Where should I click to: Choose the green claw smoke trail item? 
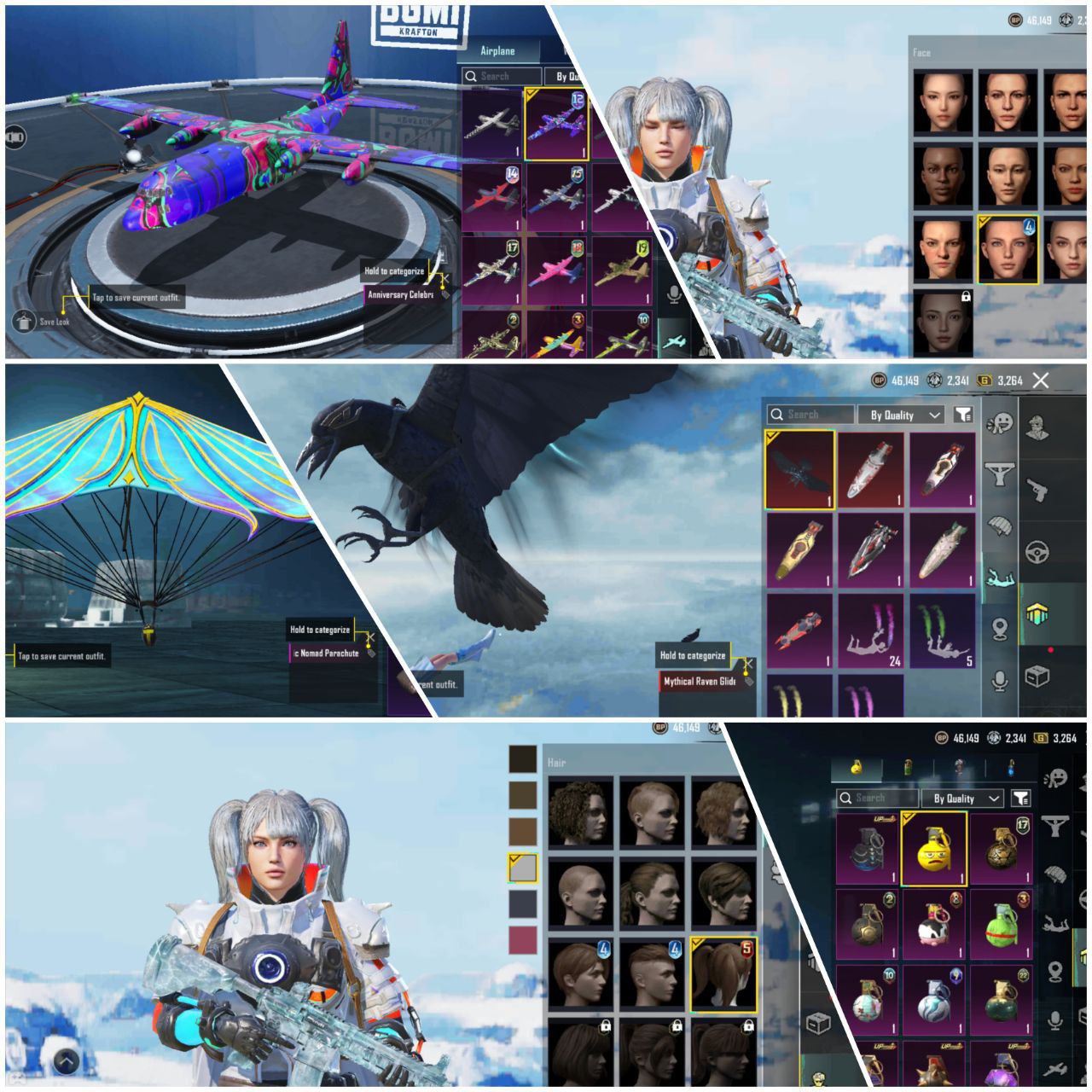[942, 631]
